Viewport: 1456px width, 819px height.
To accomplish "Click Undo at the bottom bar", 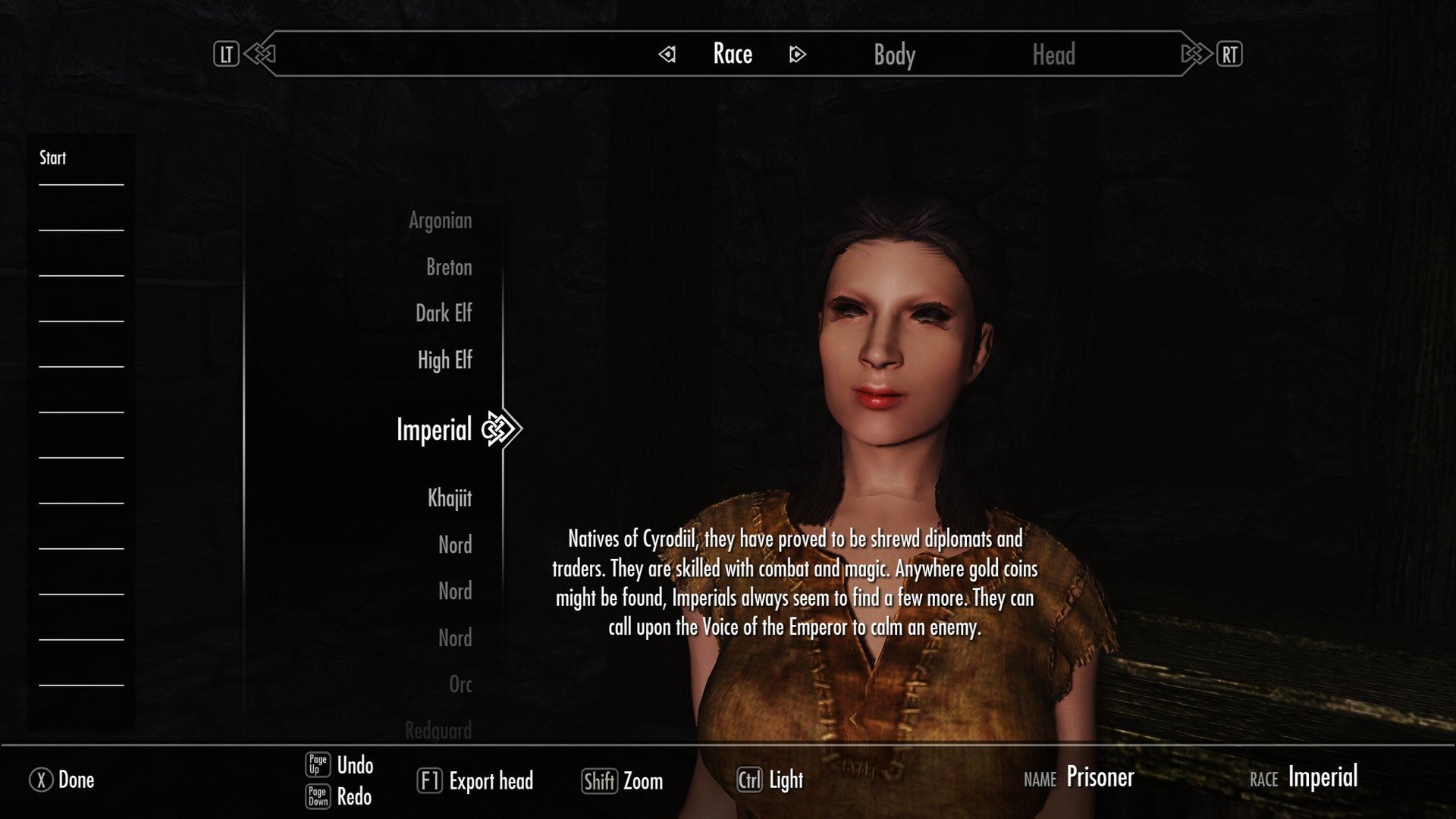I will pos(353,766).
